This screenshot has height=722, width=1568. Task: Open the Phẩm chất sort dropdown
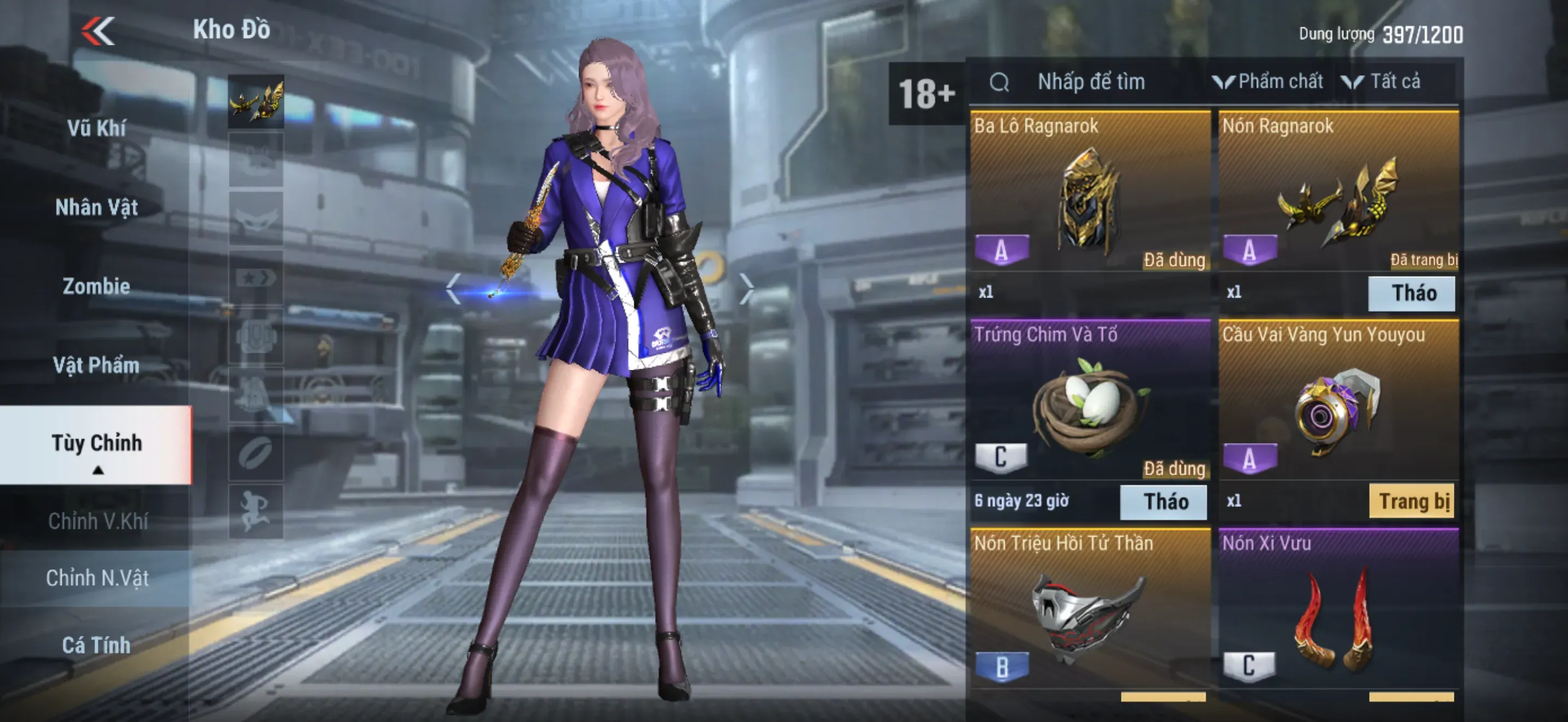tap(1268, 81)
